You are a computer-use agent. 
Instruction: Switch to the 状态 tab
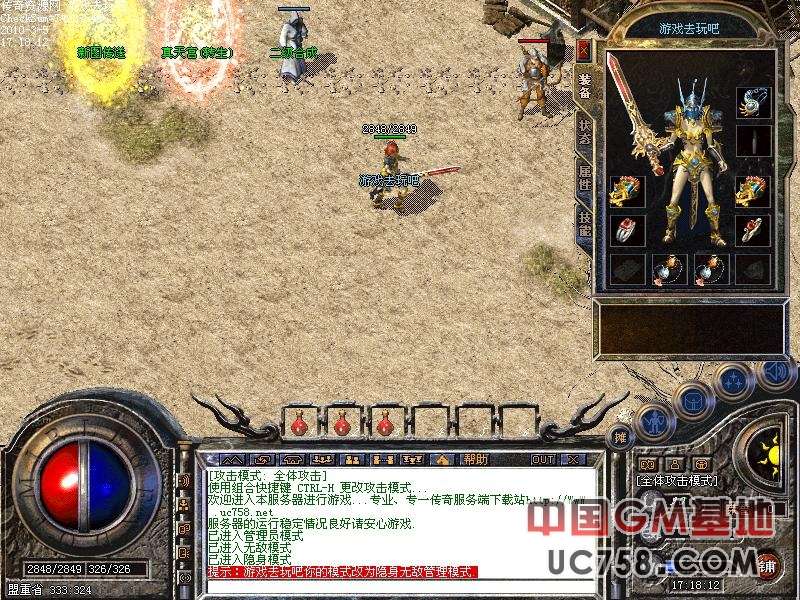pos(584,135)
